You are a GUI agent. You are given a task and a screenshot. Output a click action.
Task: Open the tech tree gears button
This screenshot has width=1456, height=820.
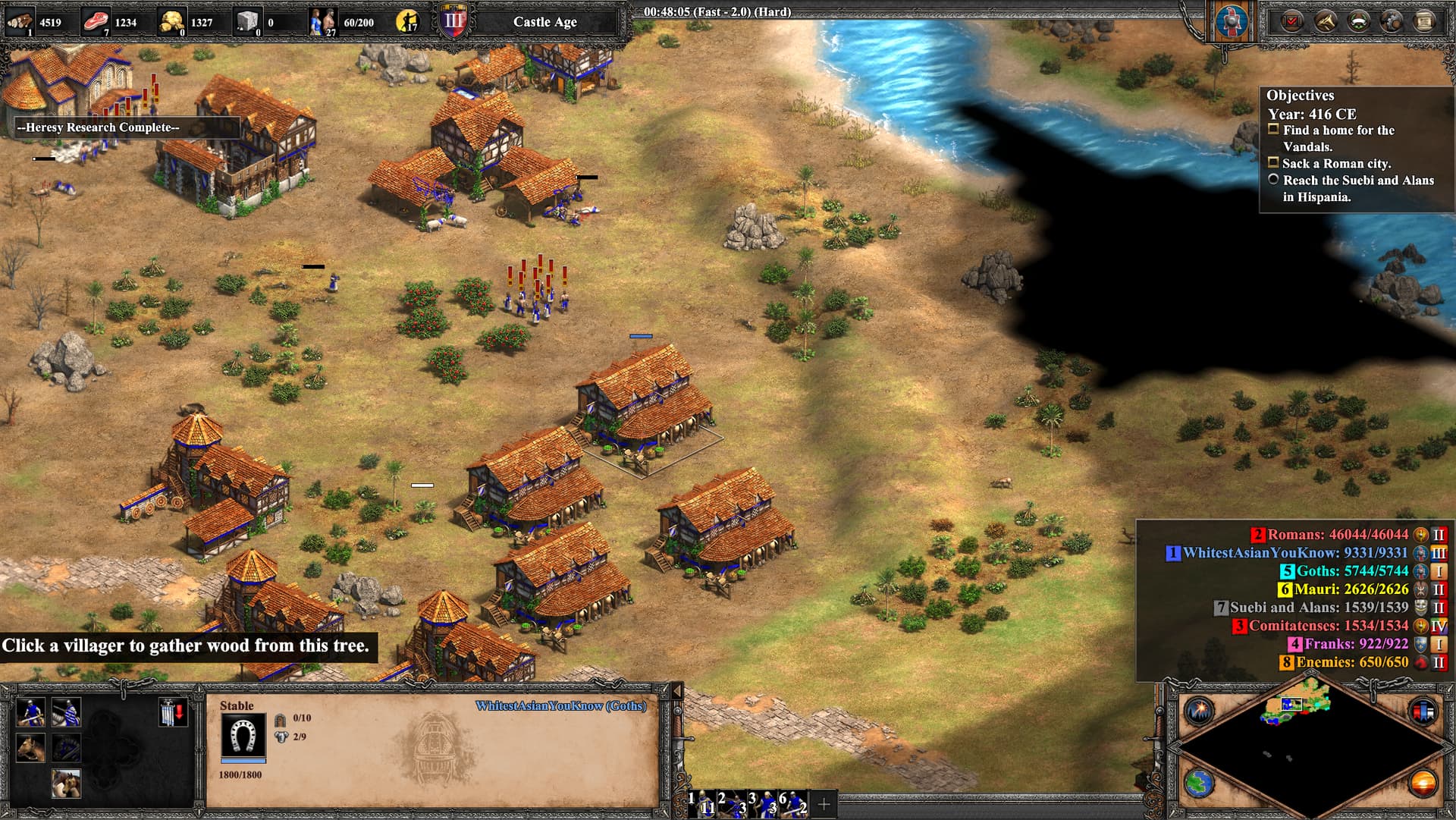coord(1392,21)
